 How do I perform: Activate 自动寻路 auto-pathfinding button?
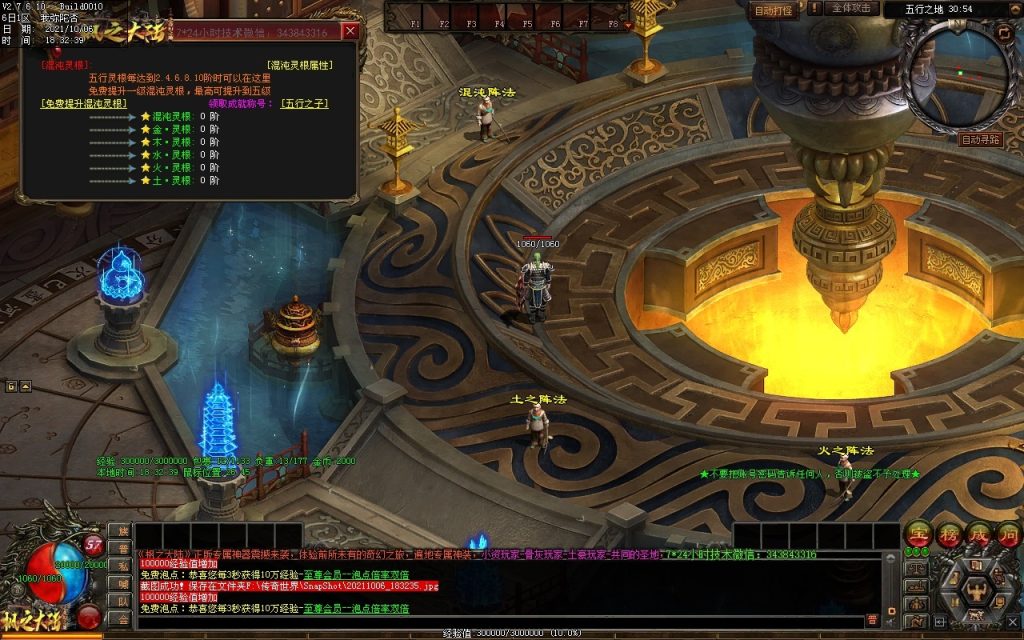[x=980, y=140]
